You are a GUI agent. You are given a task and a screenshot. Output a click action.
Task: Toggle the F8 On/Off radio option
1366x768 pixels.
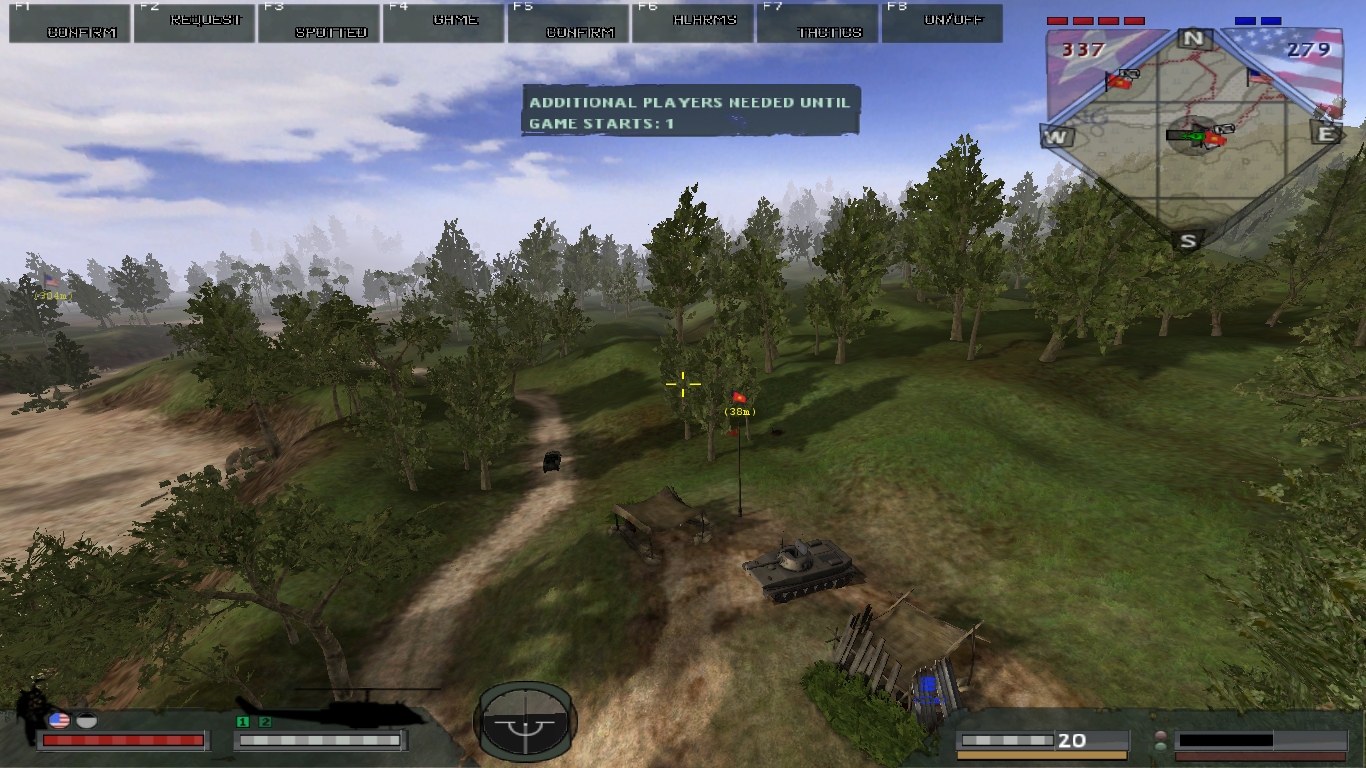point(941,23)
